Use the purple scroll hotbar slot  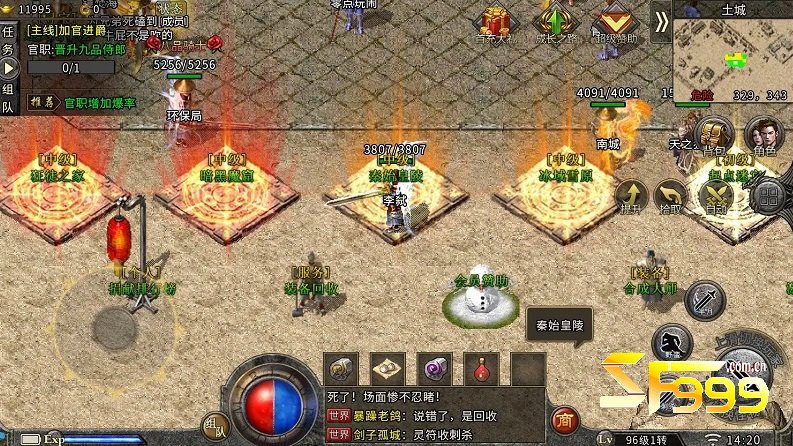click(x=436, y=367)
